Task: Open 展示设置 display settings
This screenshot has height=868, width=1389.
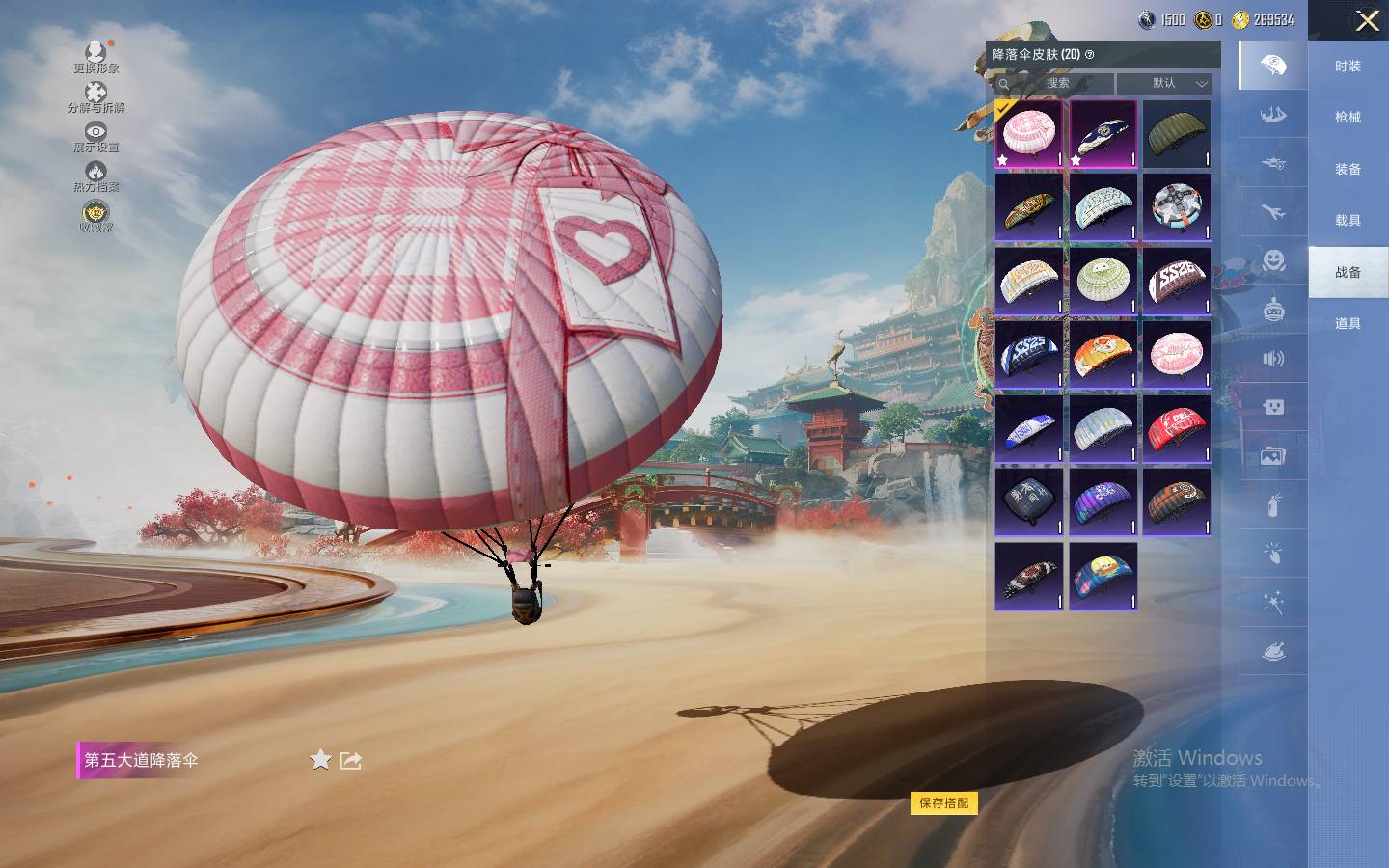Action: coord(95,136)
